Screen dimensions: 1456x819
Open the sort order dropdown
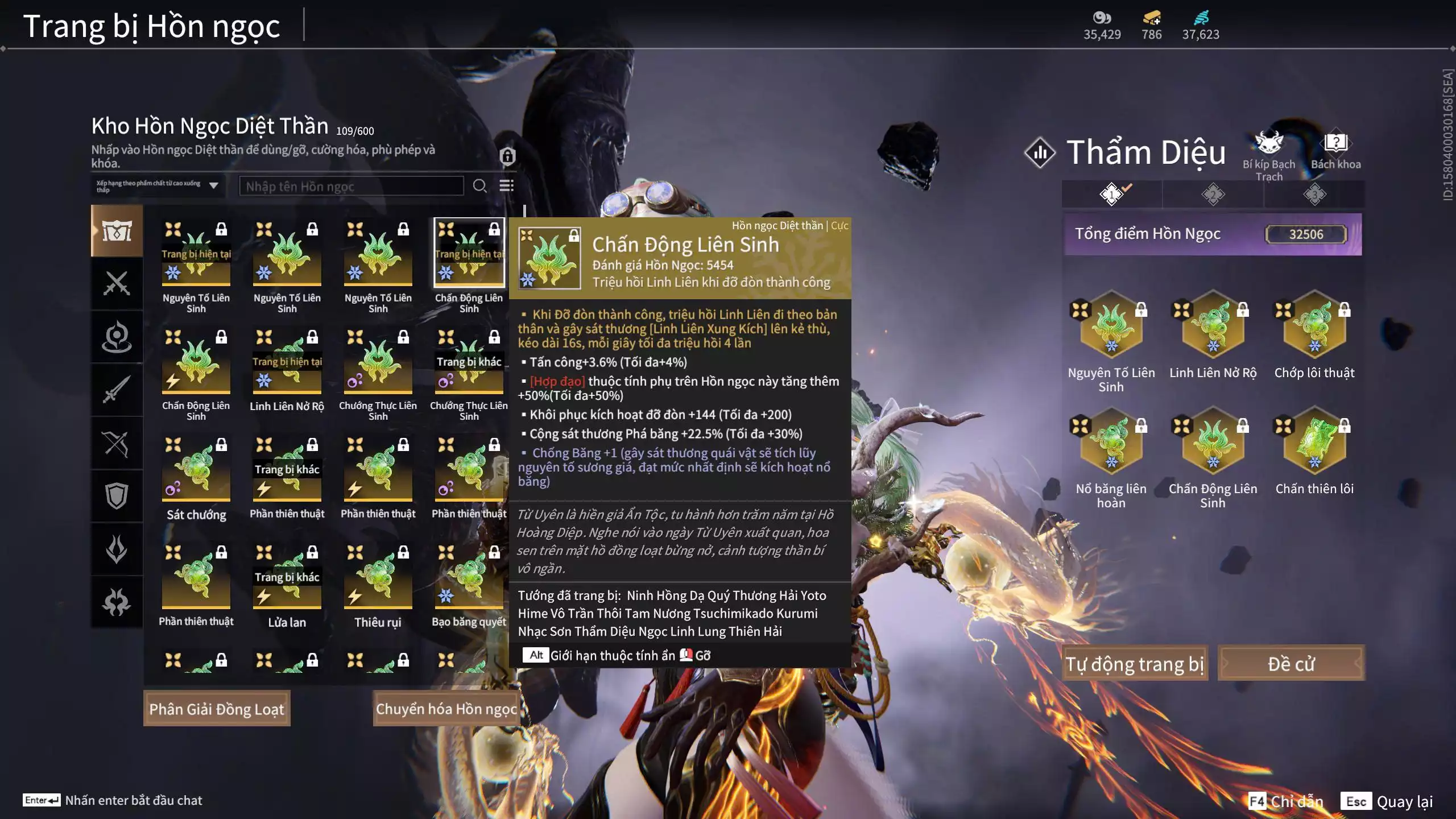point(158,186)
